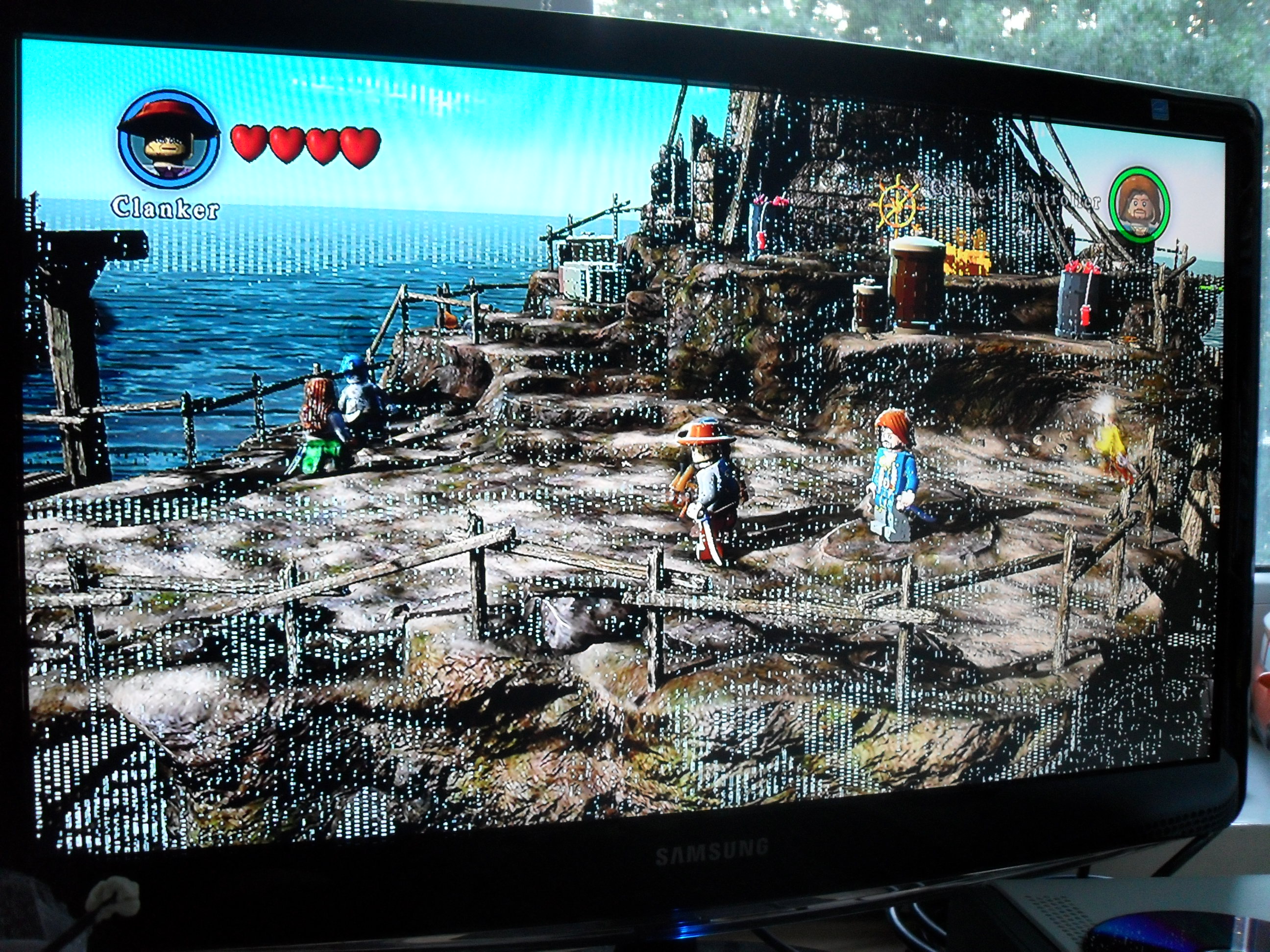Select the Clanker character portrait
Viewport: 1270px width, 952px height.
pos(168,141)
